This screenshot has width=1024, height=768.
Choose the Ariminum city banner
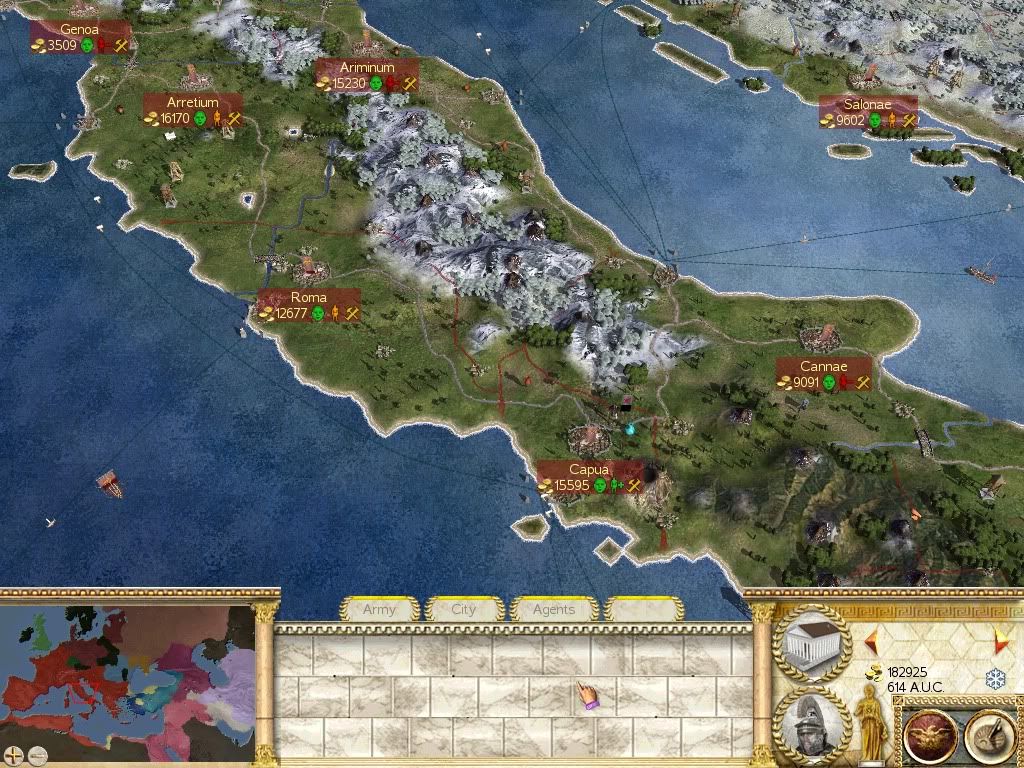point(366,75)
